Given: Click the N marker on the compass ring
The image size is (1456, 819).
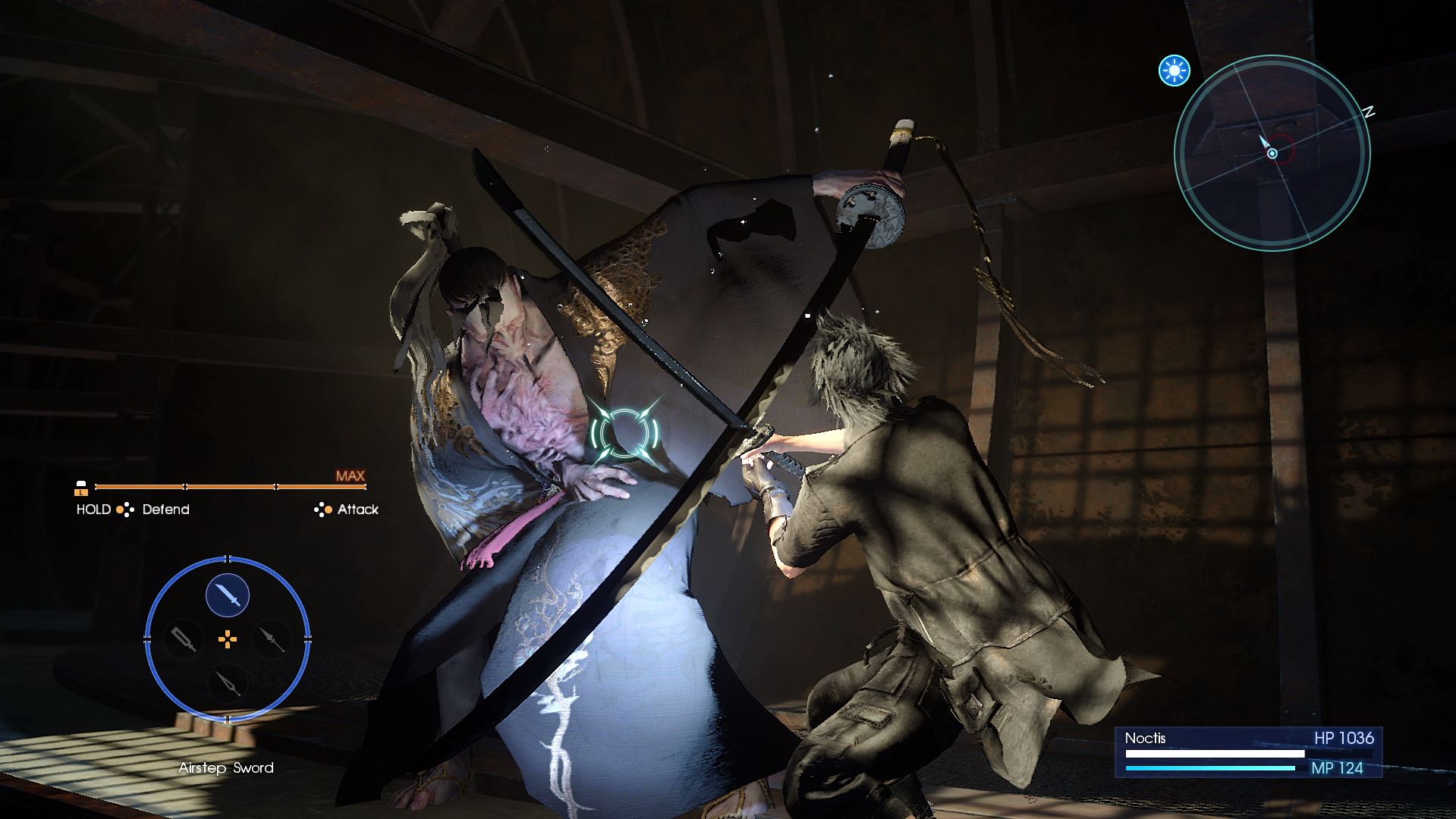Looking at the screenshot, I should point(1367,112).
